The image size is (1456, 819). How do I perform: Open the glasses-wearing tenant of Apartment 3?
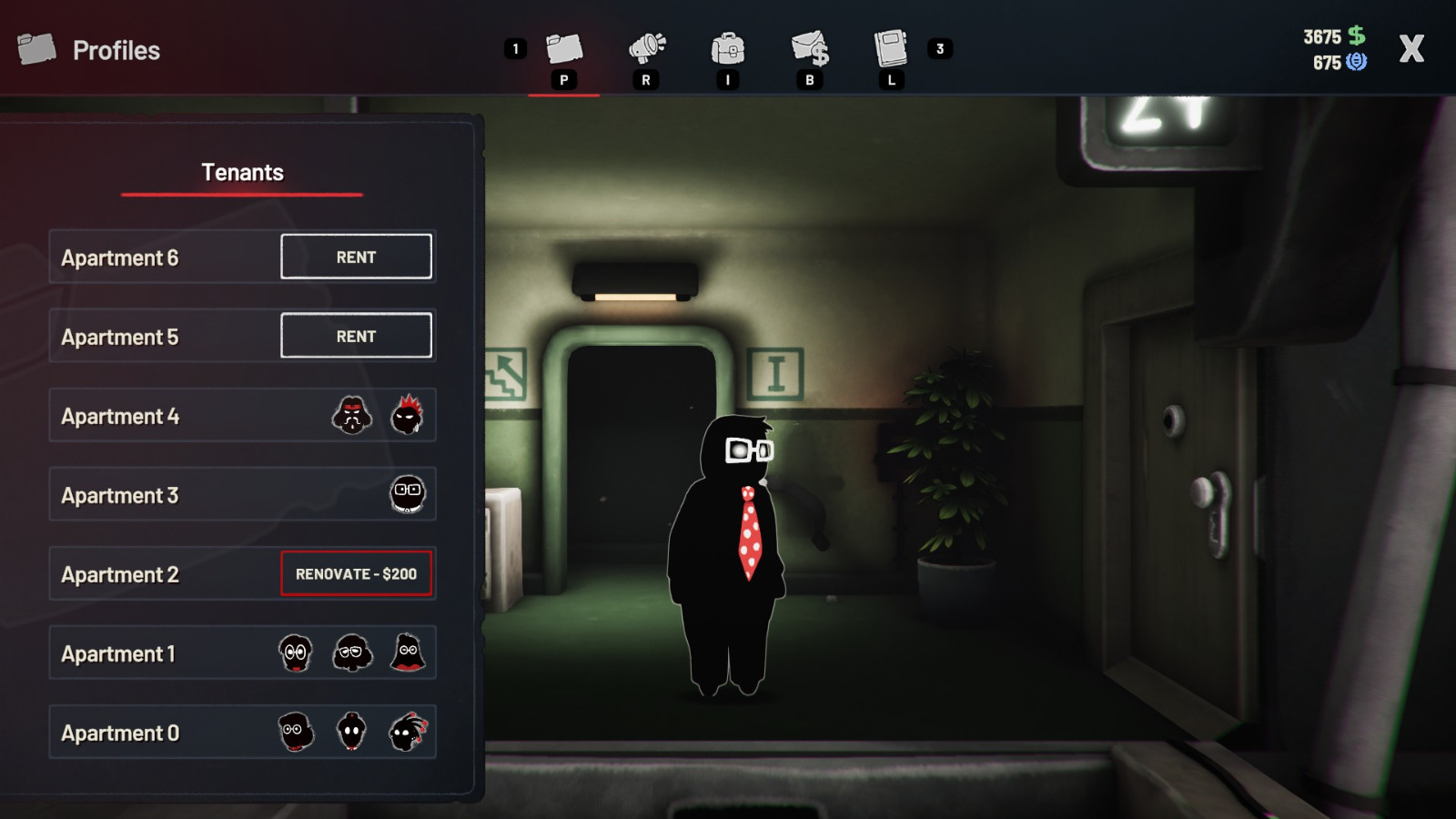[408, 494]
